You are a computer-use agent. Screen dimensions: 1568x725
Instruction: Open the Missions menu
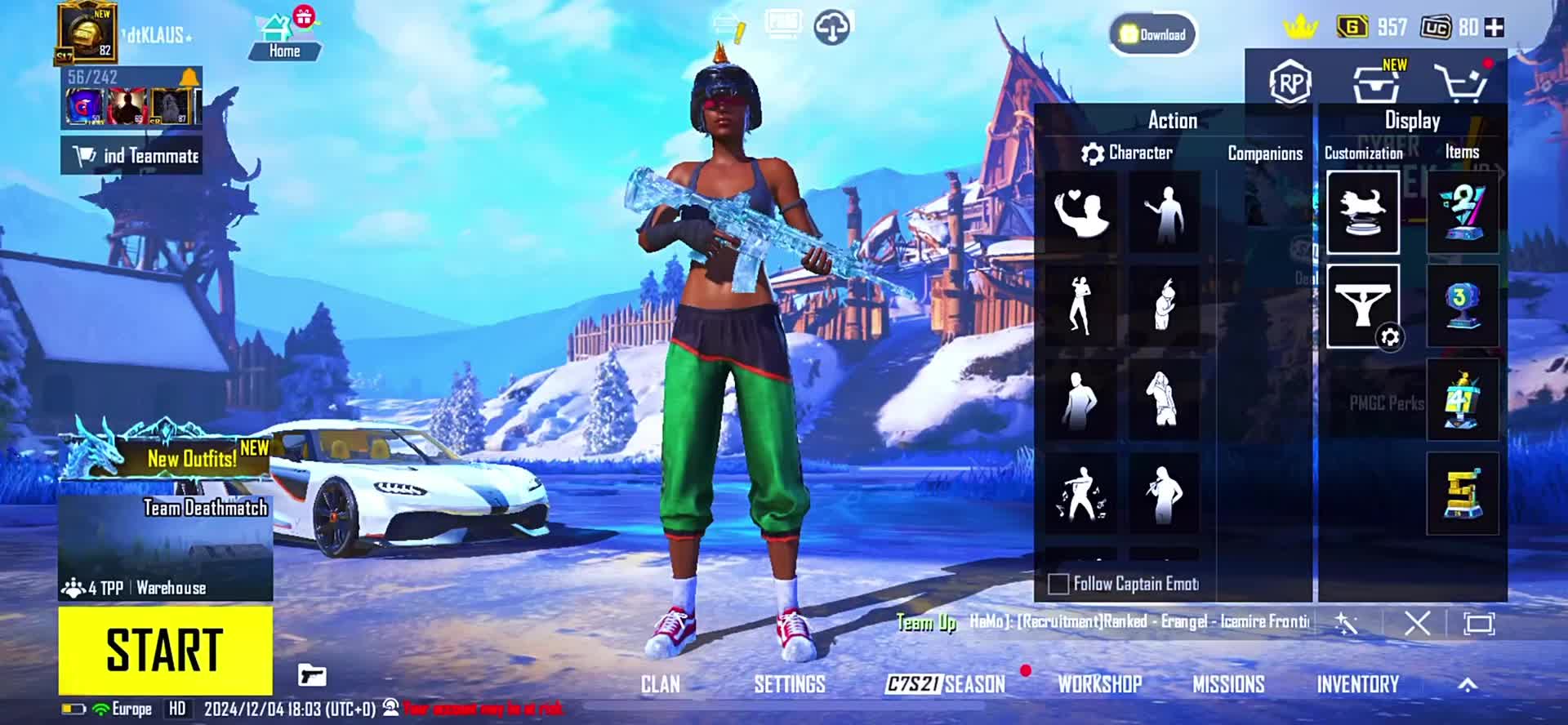[x=1228, y=684]
